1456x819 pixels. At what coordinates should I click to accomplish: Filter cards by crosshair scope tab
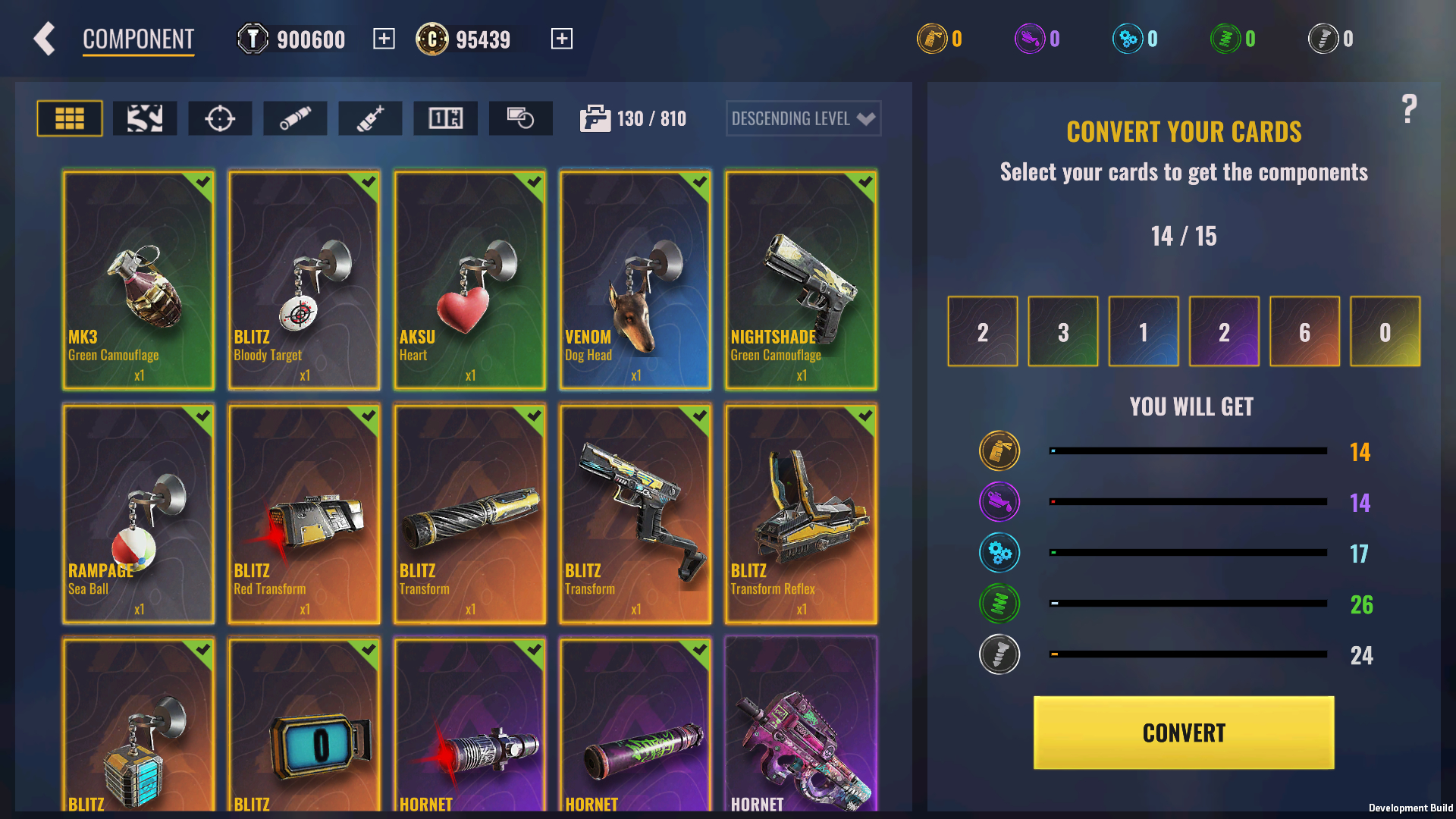point(220,118)
